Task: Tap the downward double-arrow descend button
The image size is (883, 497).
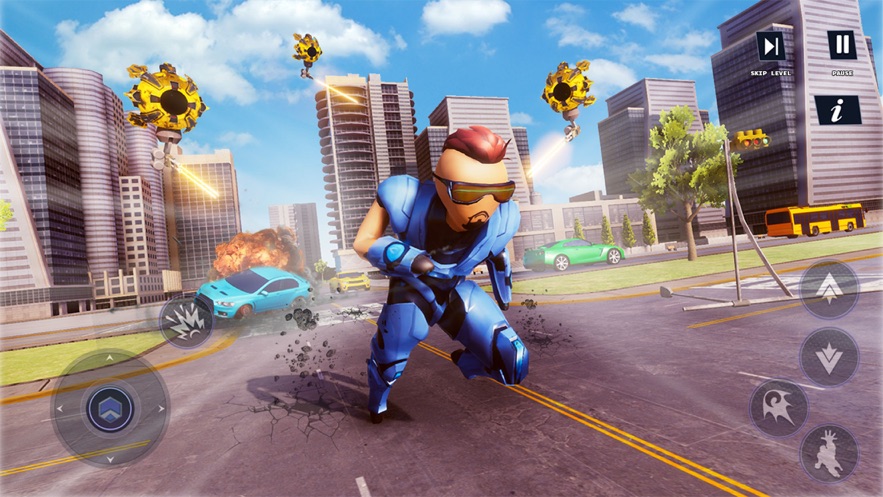Action: click(x=829, y=356)
